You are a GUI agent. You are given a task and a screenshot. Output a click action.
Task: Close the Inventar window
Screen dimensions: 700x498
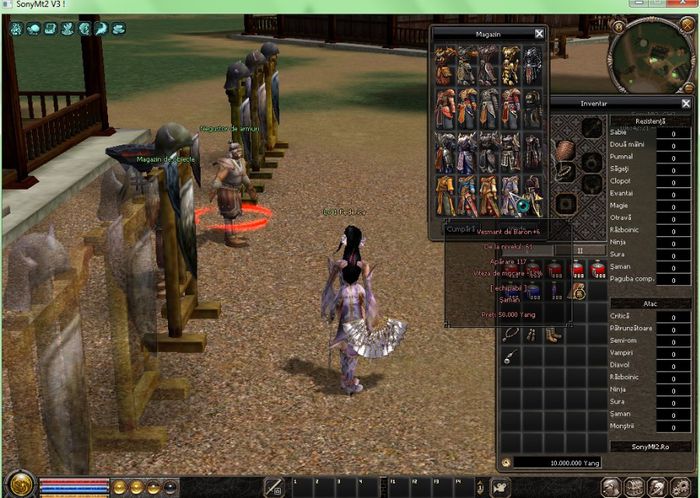(686, 103)
